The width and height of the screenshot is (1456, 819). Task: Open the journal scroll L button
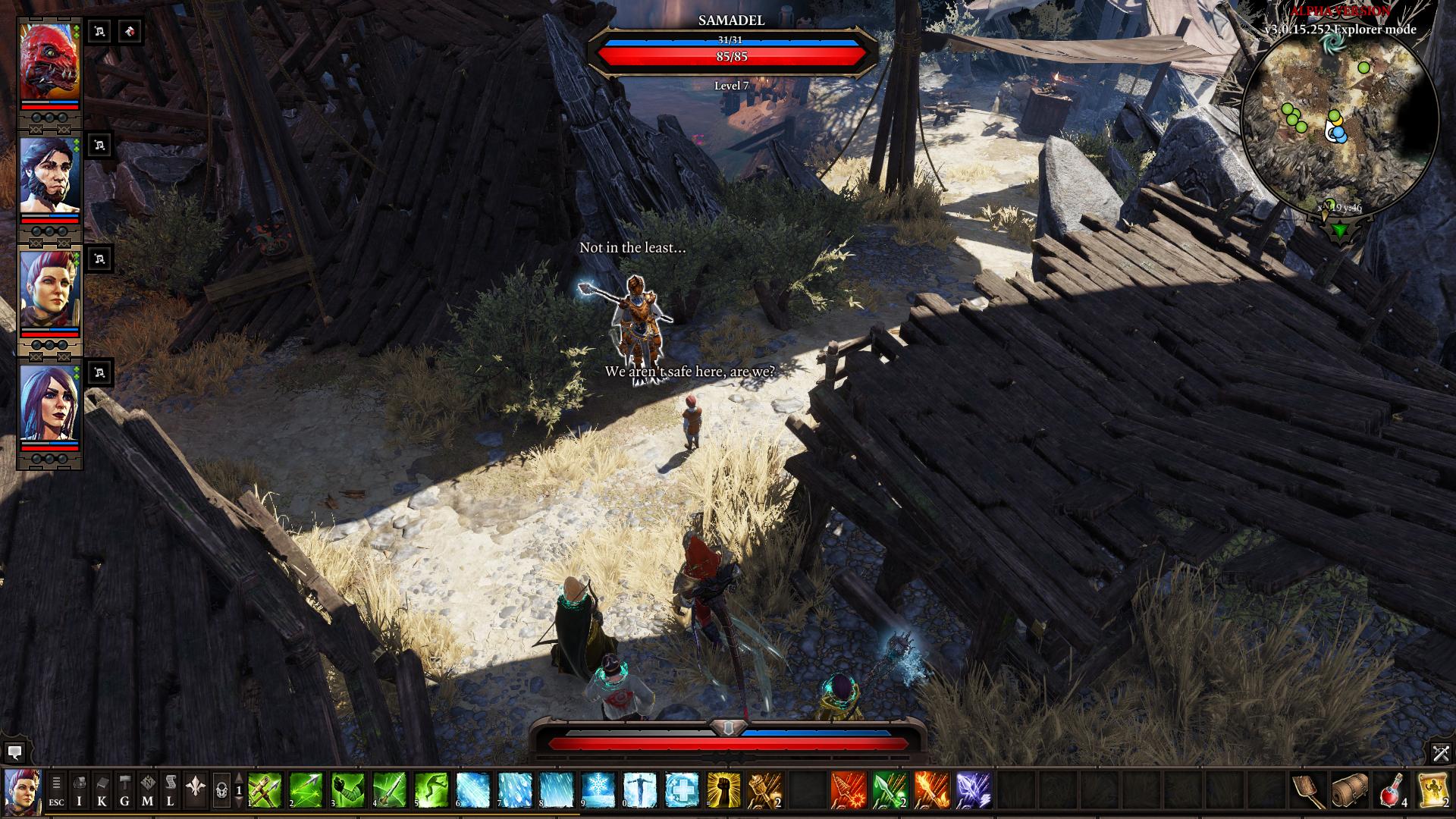point(170,790)
